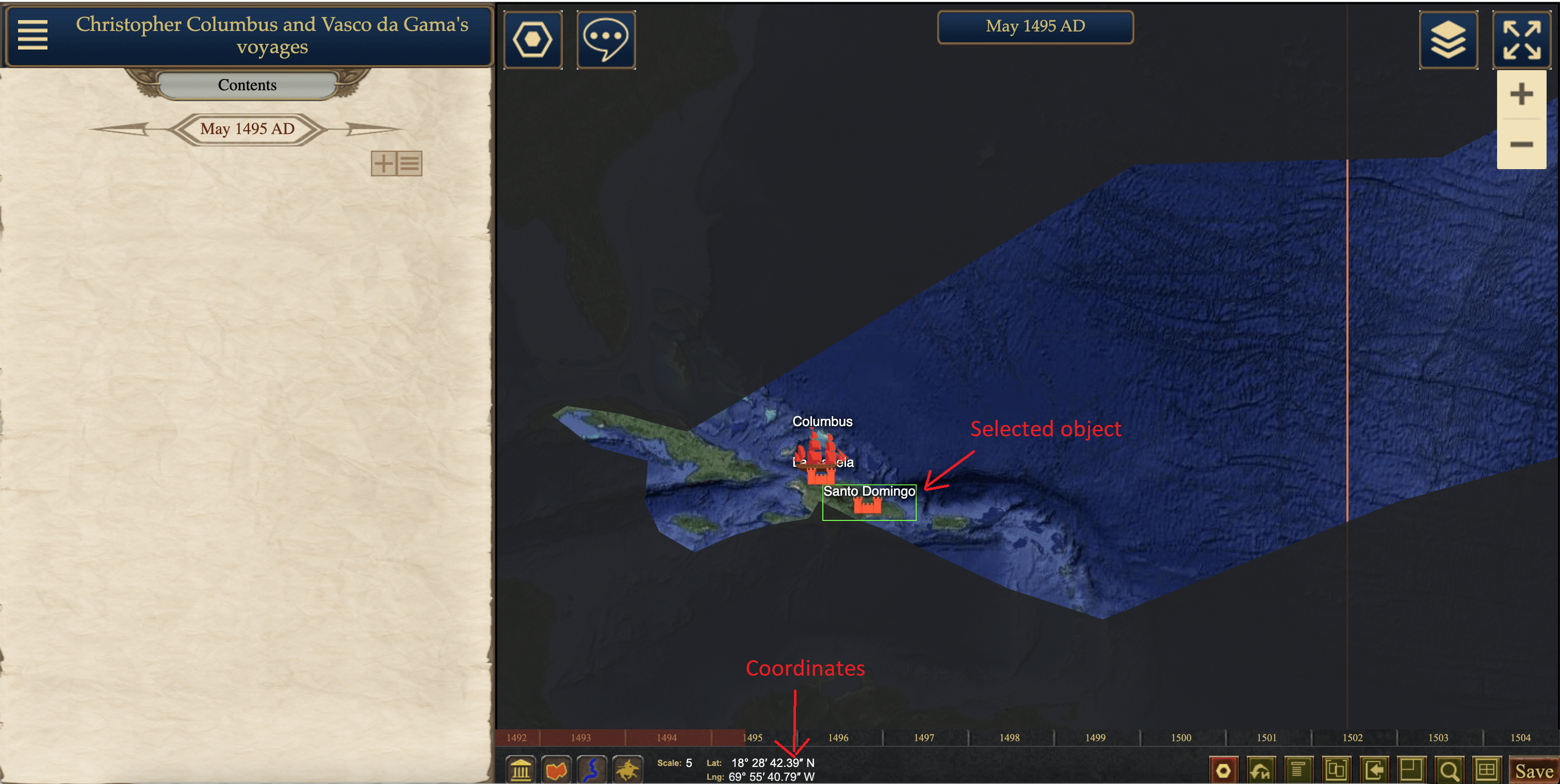Open the magnifying glass search tool
This screenshot has height=784, width=1560.
pos(1449,771)
